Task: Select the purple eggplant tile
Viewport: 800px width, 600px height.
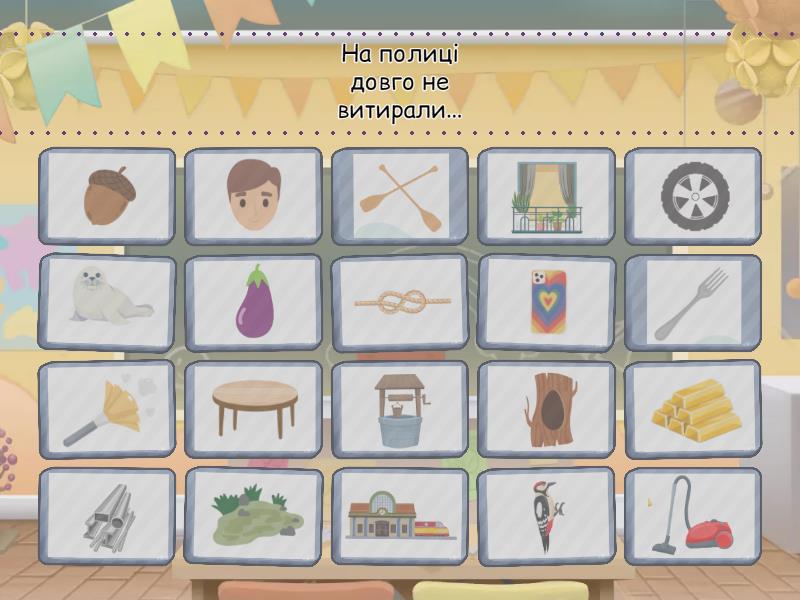Action: (253, 302)
